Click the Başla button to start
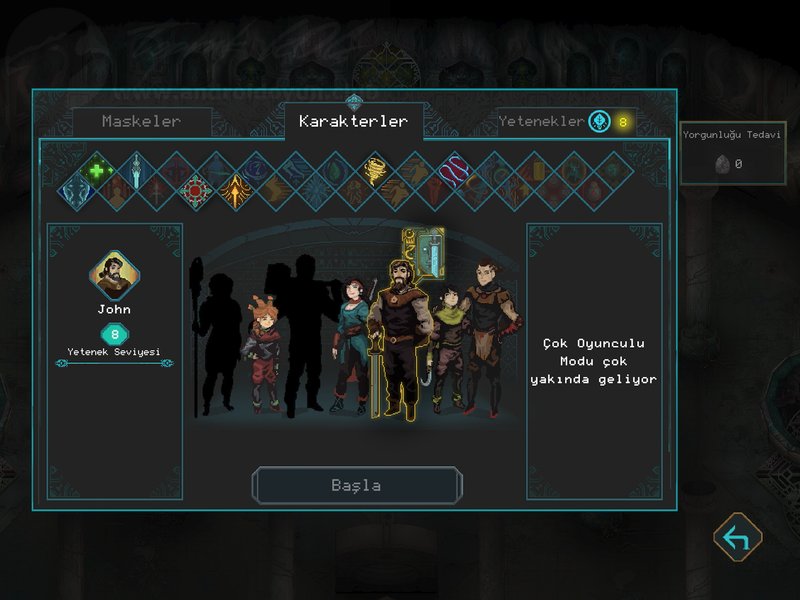The image size is (800, 600). [356, 485]
